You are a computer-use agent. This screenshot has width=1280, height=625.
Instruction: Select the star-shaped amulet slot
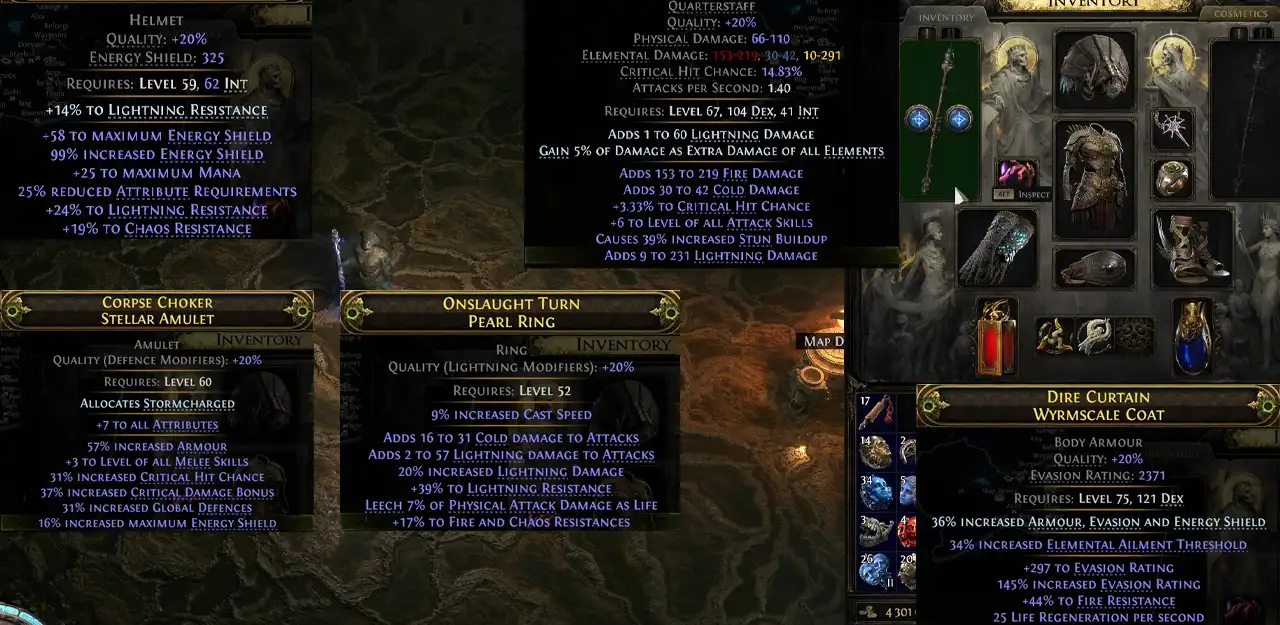tap(1172, 129)
